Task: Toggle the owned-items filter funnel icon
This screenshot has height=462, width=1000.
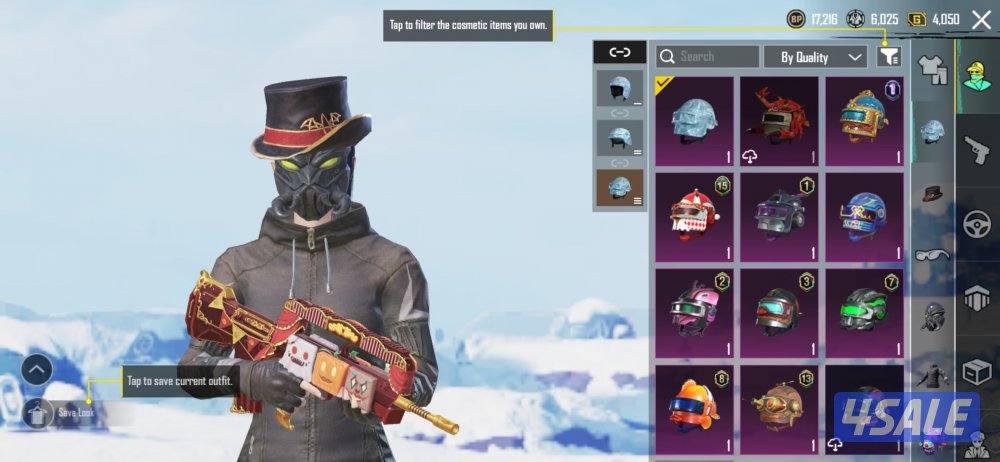Action: [x=888, y=57]
